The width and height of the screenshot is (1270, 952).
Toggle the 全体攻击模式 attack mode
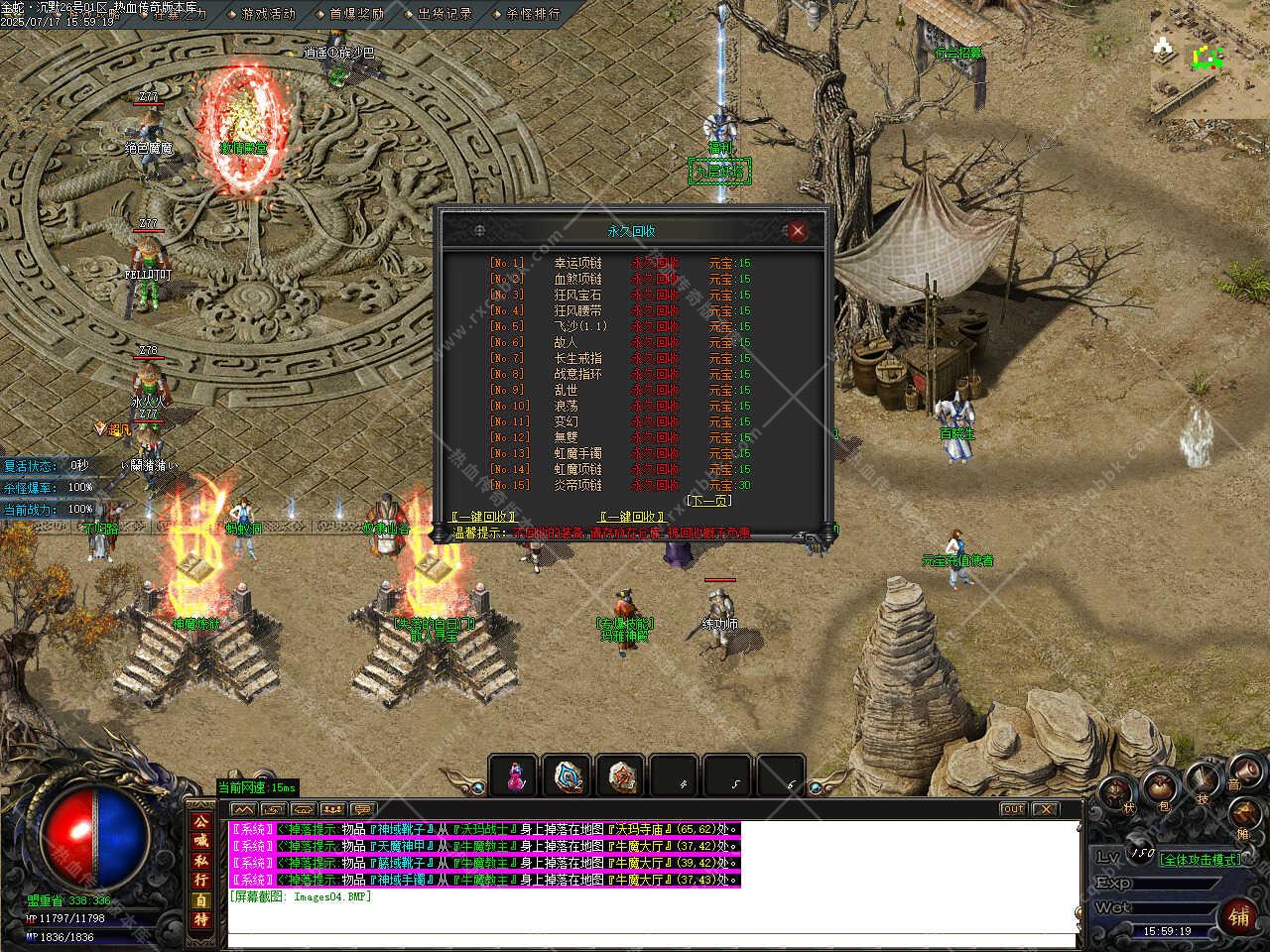1200,859
